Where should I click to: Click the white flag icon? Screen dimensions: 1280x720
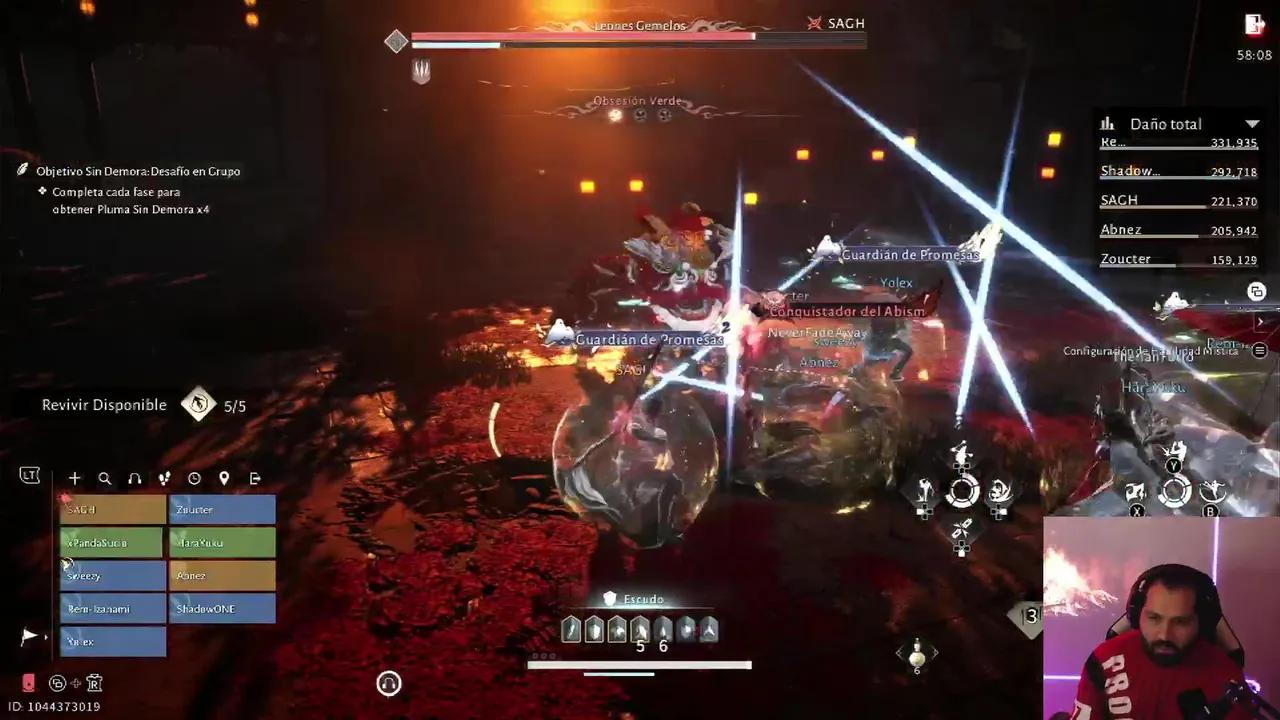29,636
